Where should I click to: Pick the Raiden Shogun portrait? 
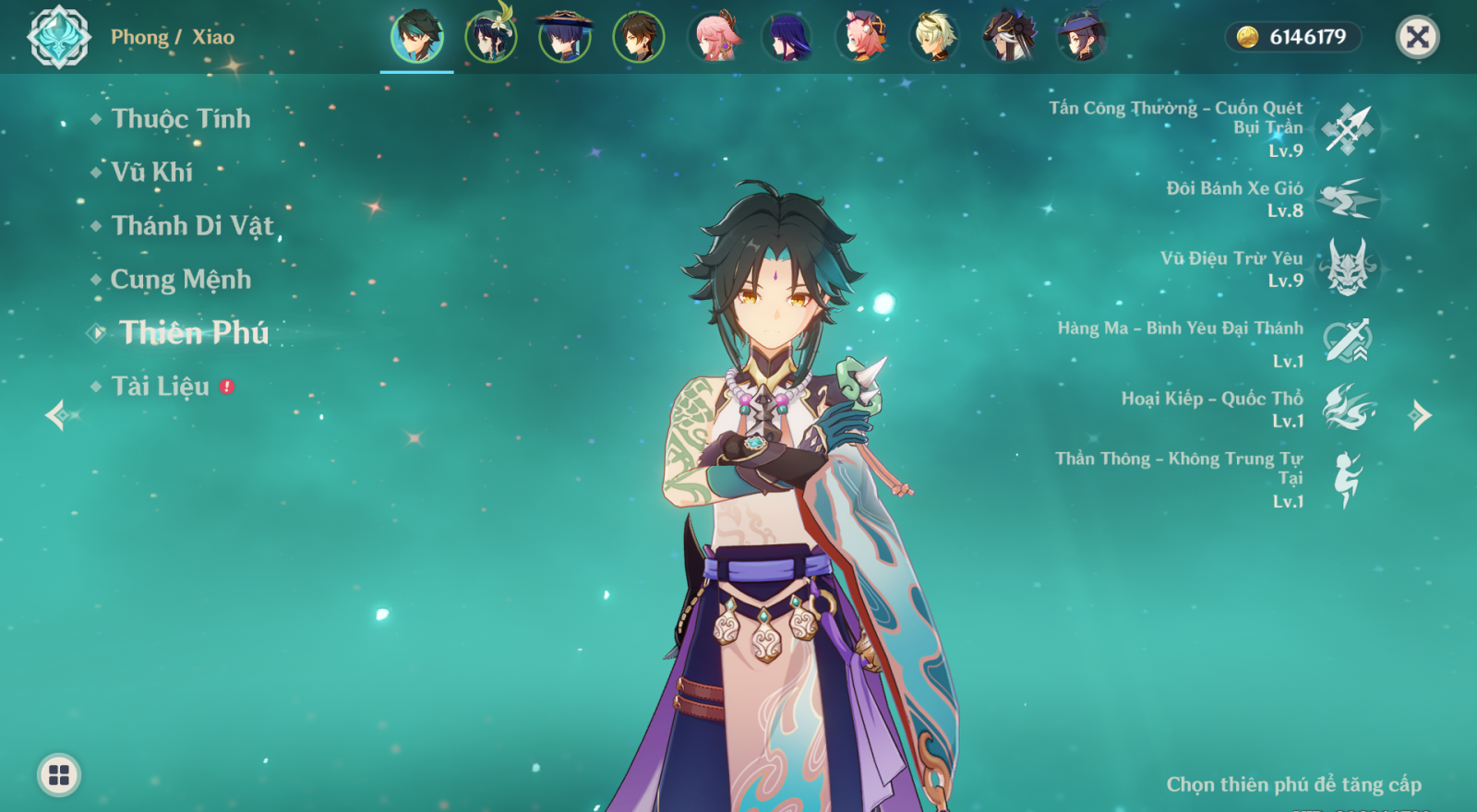(x=787, y=38)
